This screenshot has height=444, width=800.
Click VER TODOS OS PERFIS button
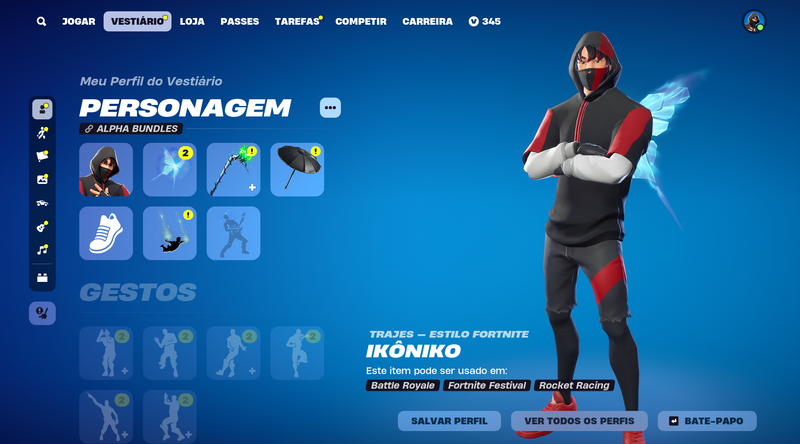click(579, 420)
